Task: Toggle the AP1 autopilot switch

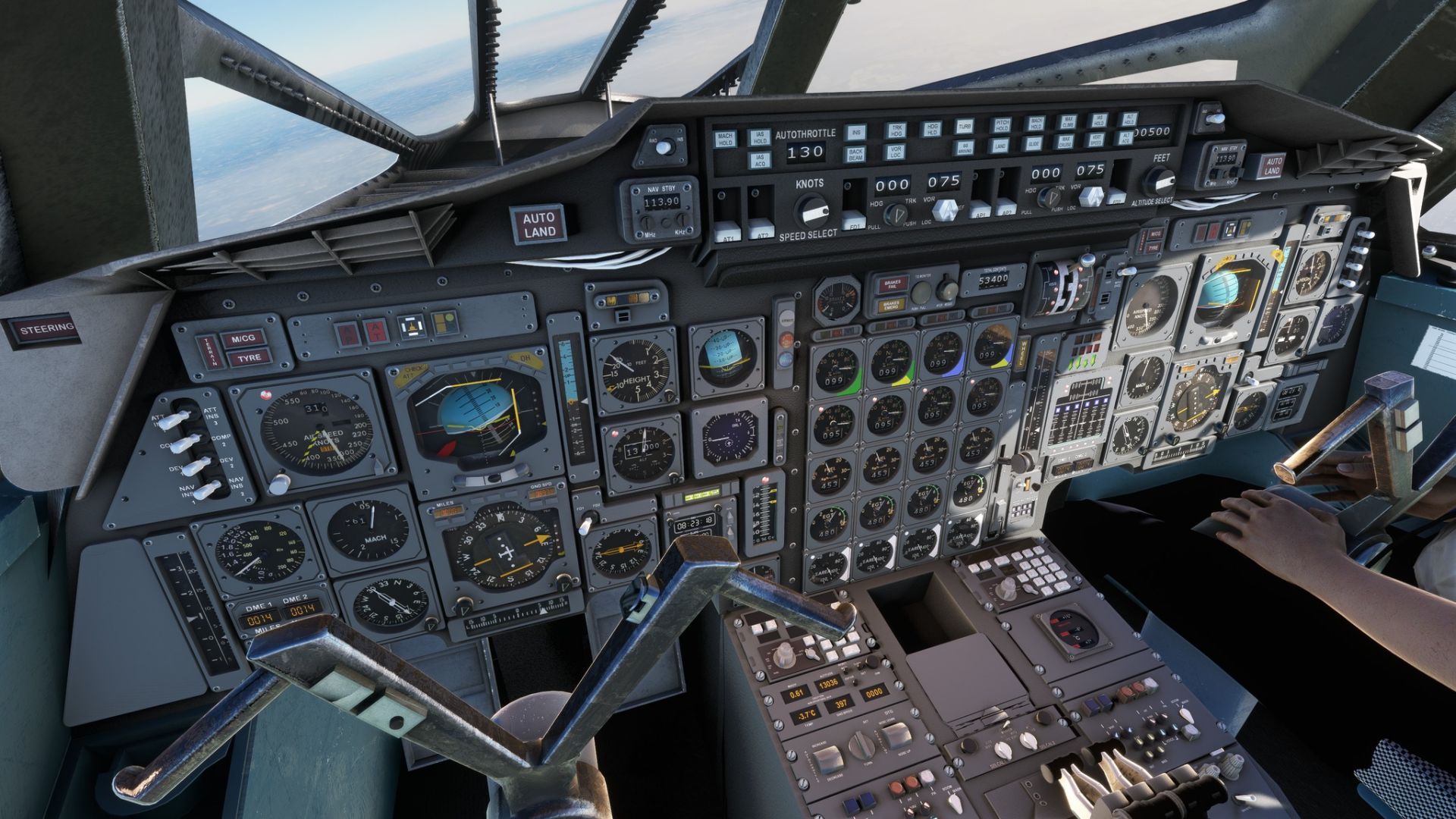Action: (981, 209)
